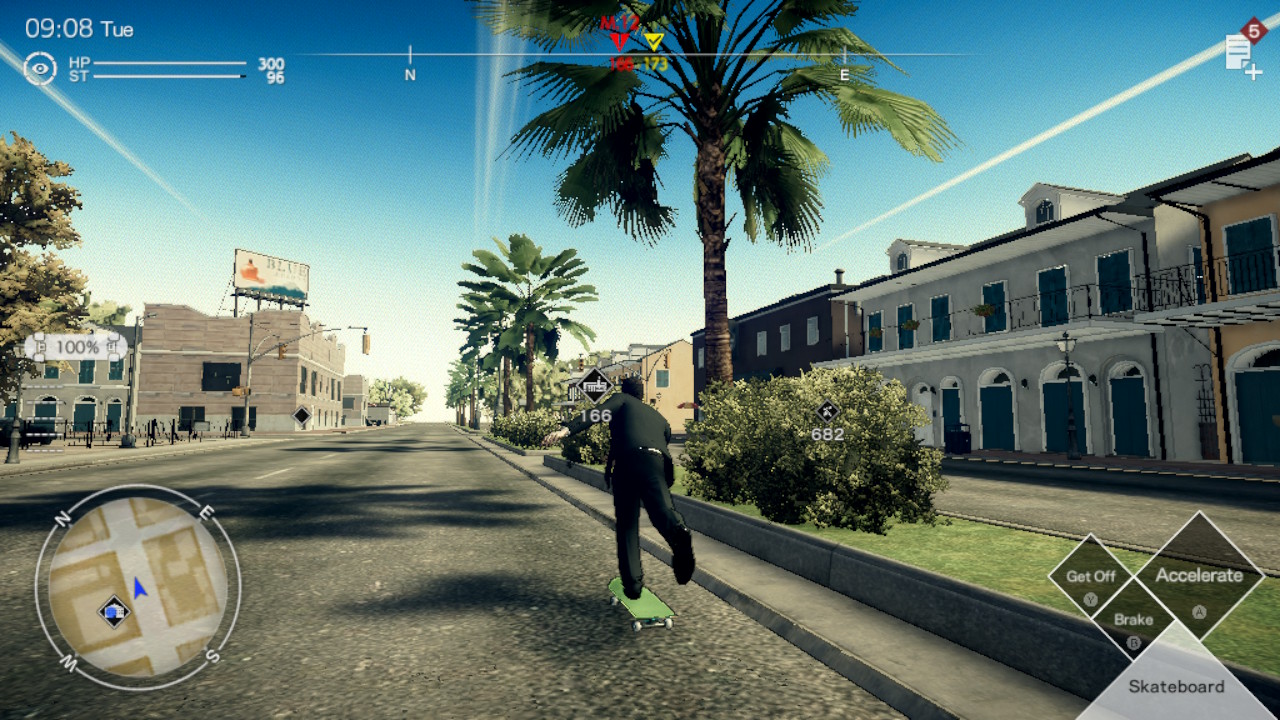The height and width of the screenshot is (720, 1280).
Task: Open the notes icon with plus sign
Action: [1242, 55]
